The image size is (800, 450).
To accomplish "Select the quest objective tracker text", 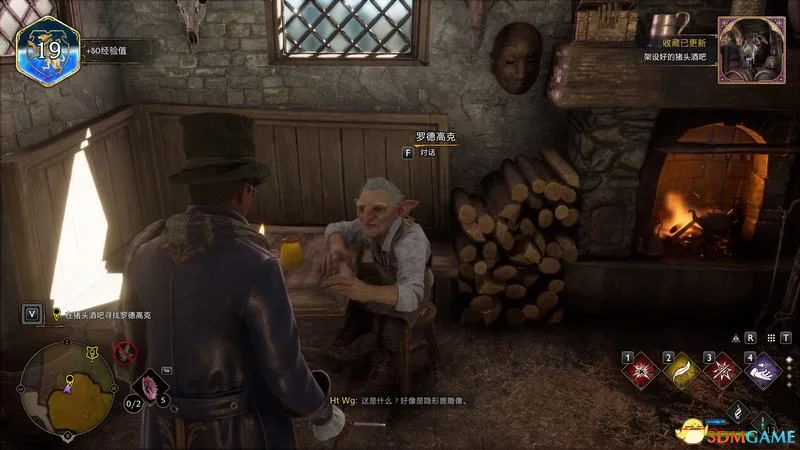I will 108,314.
